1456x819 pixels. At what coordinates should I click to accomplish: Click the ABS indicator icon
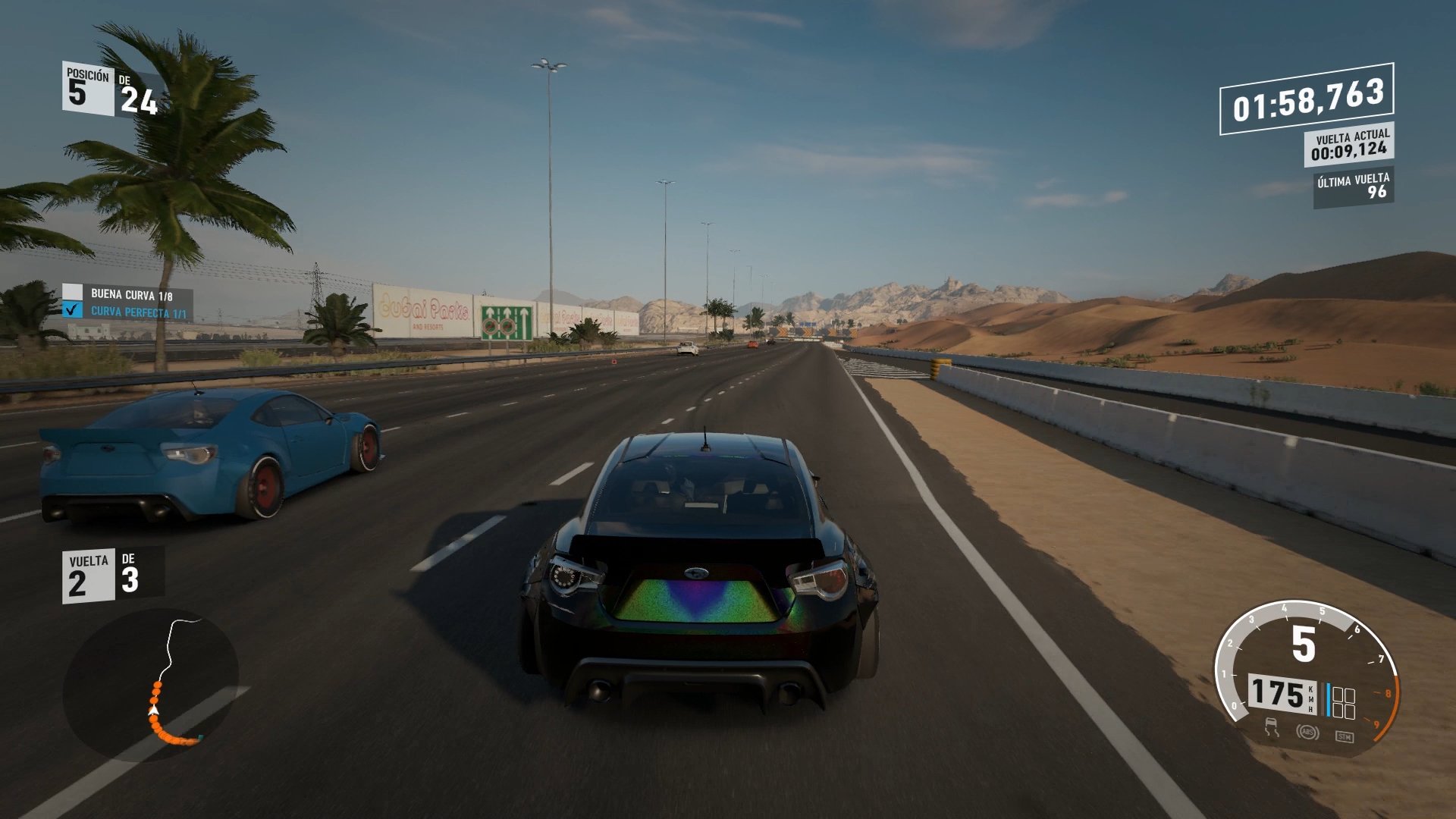pyautogui.click(x=1309, y=732)
